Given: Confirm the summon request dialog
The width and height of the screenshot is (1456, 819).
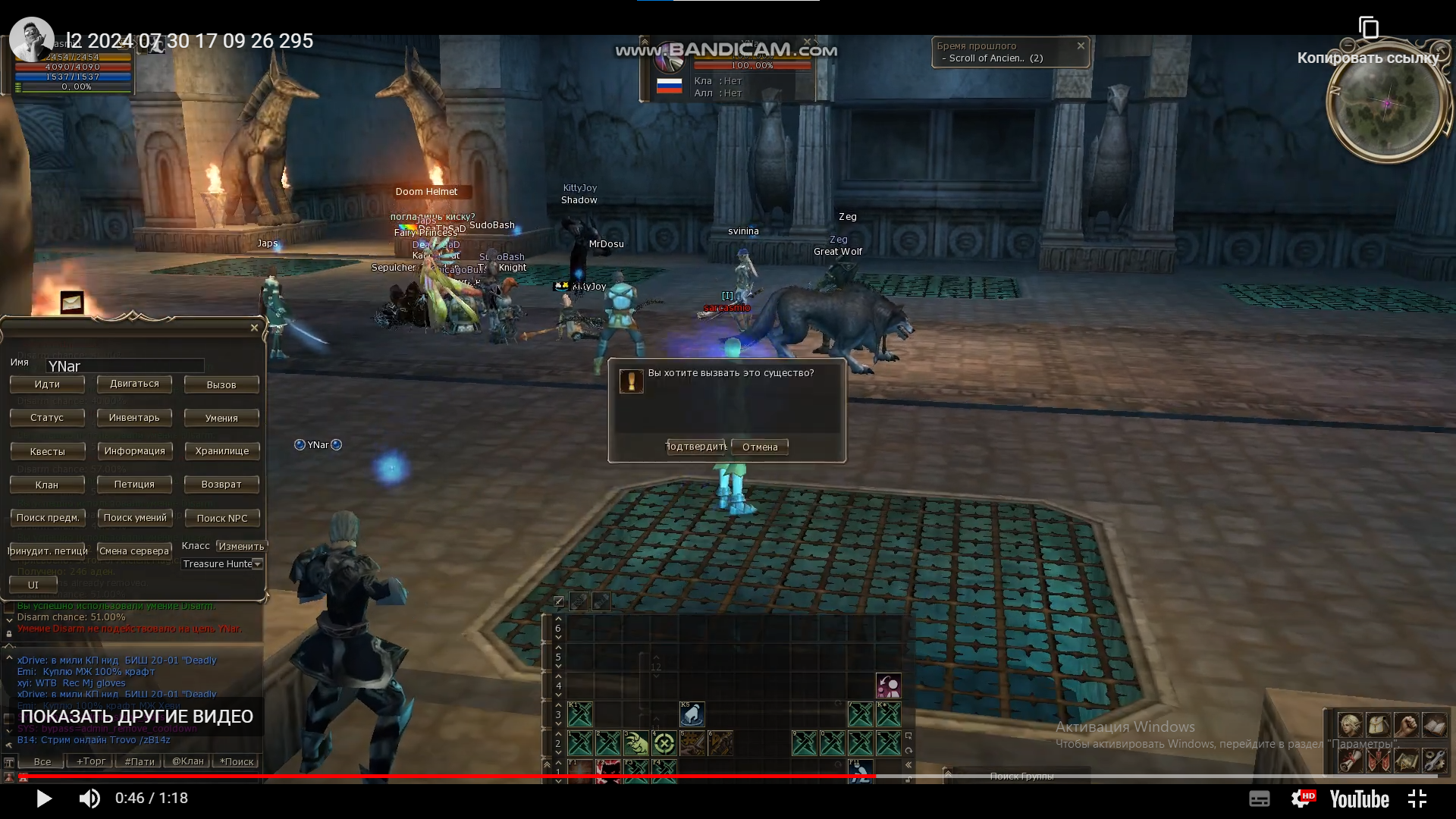Looking at the screenshot, I should (x=696, y=447).
